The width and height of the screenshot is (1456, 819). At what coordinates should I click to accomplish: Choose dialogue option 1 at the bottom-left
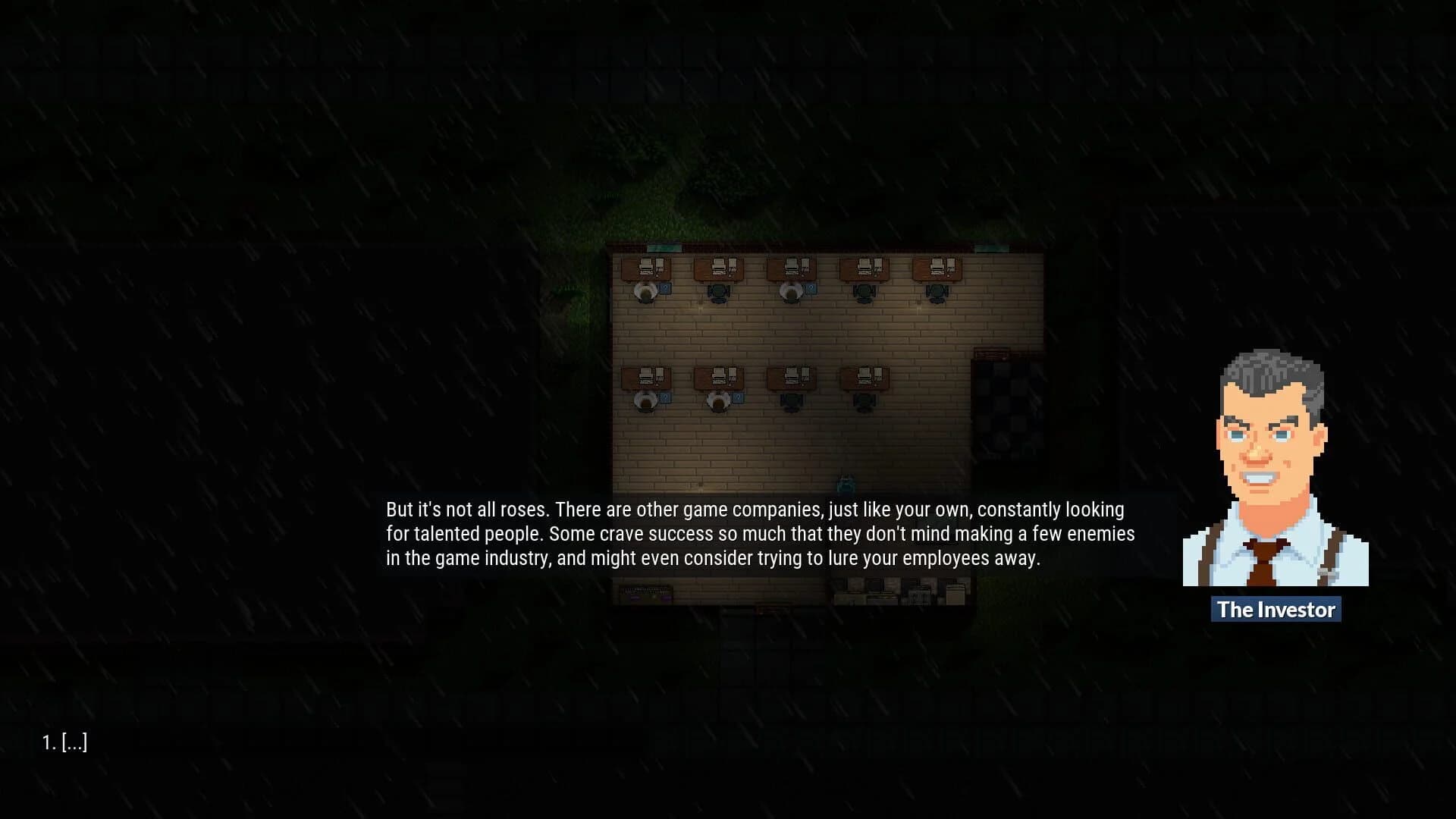coord(66,742)
